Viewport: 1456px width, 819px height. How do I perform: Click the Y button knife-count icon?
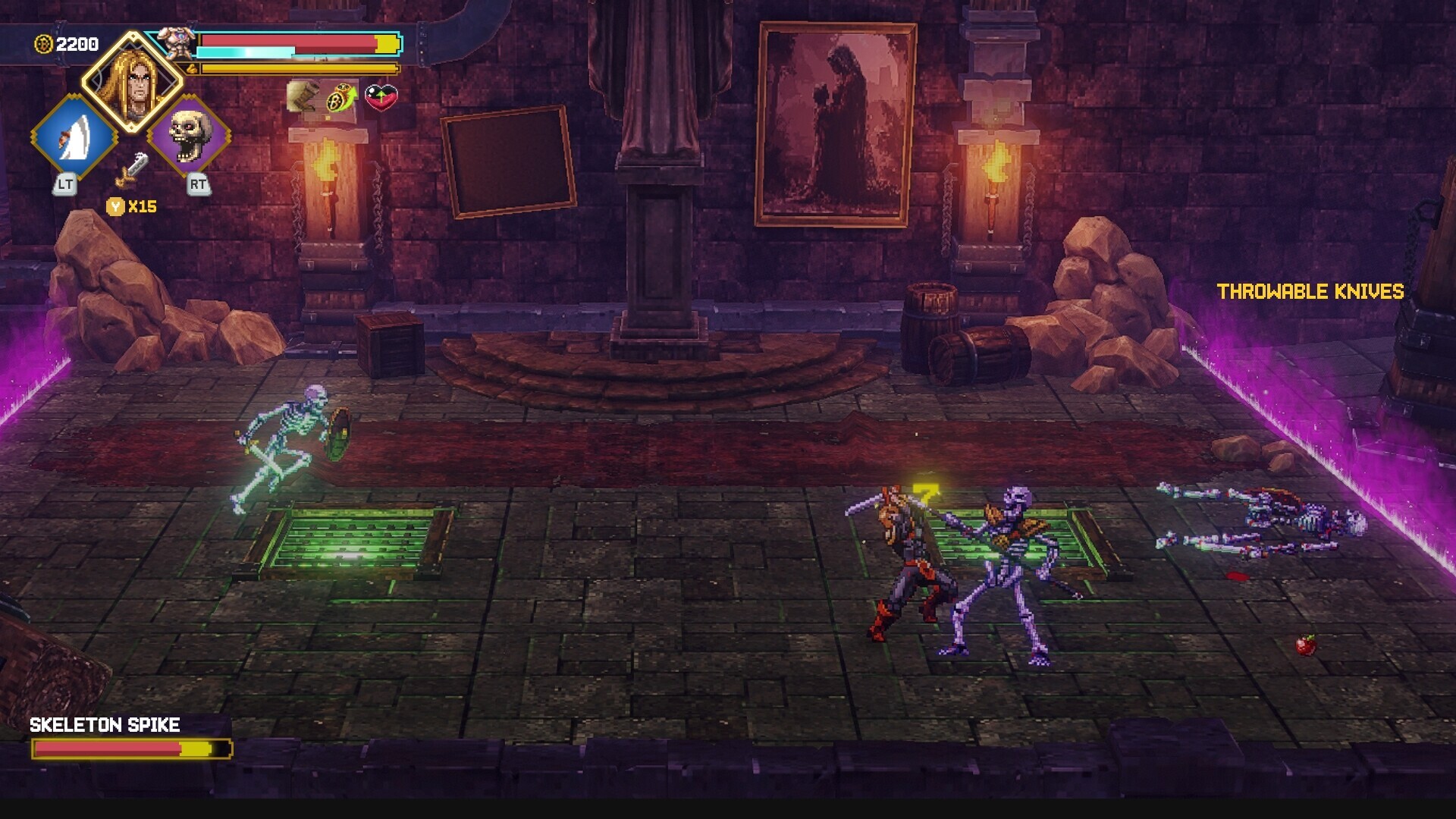[115, 206]
